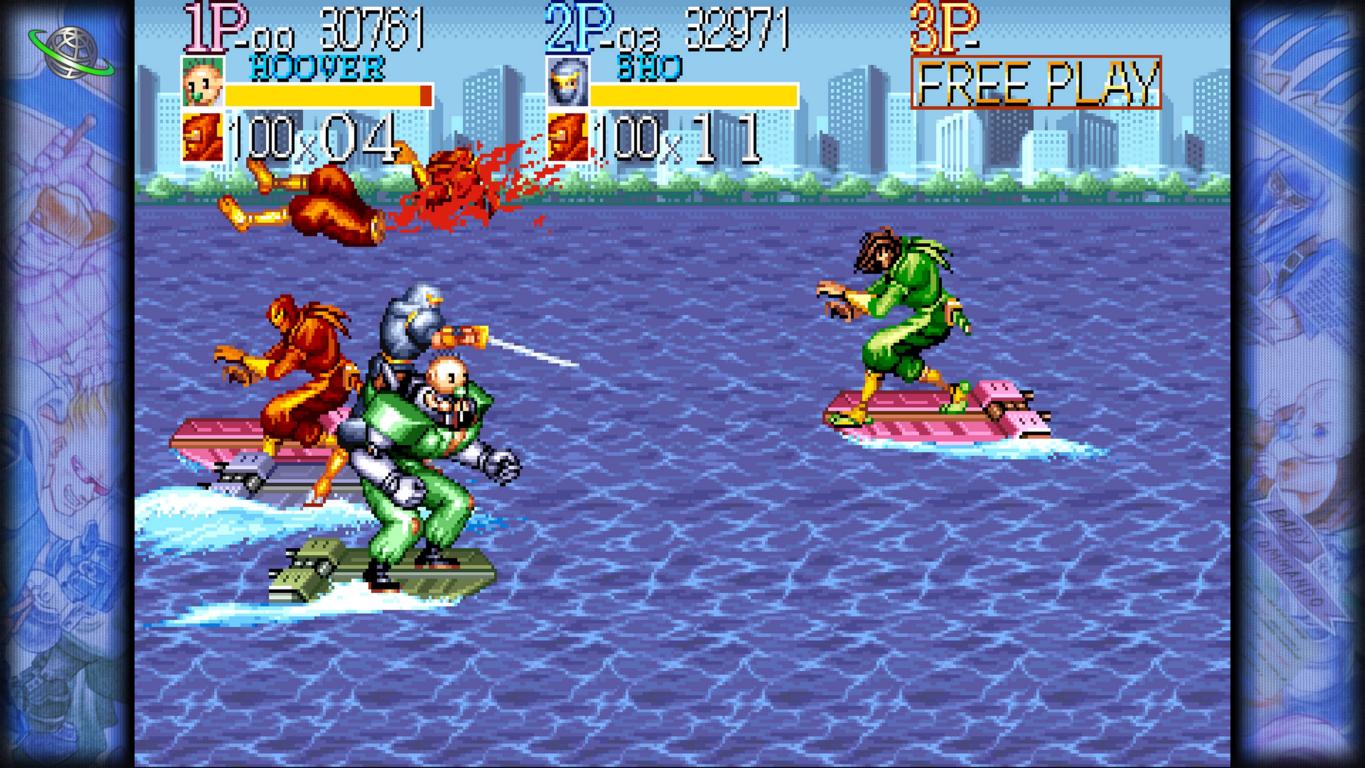Screen dimensions: 1365x768
Task: Select Sho's ninja portrait icon
Action: (566, 83)
